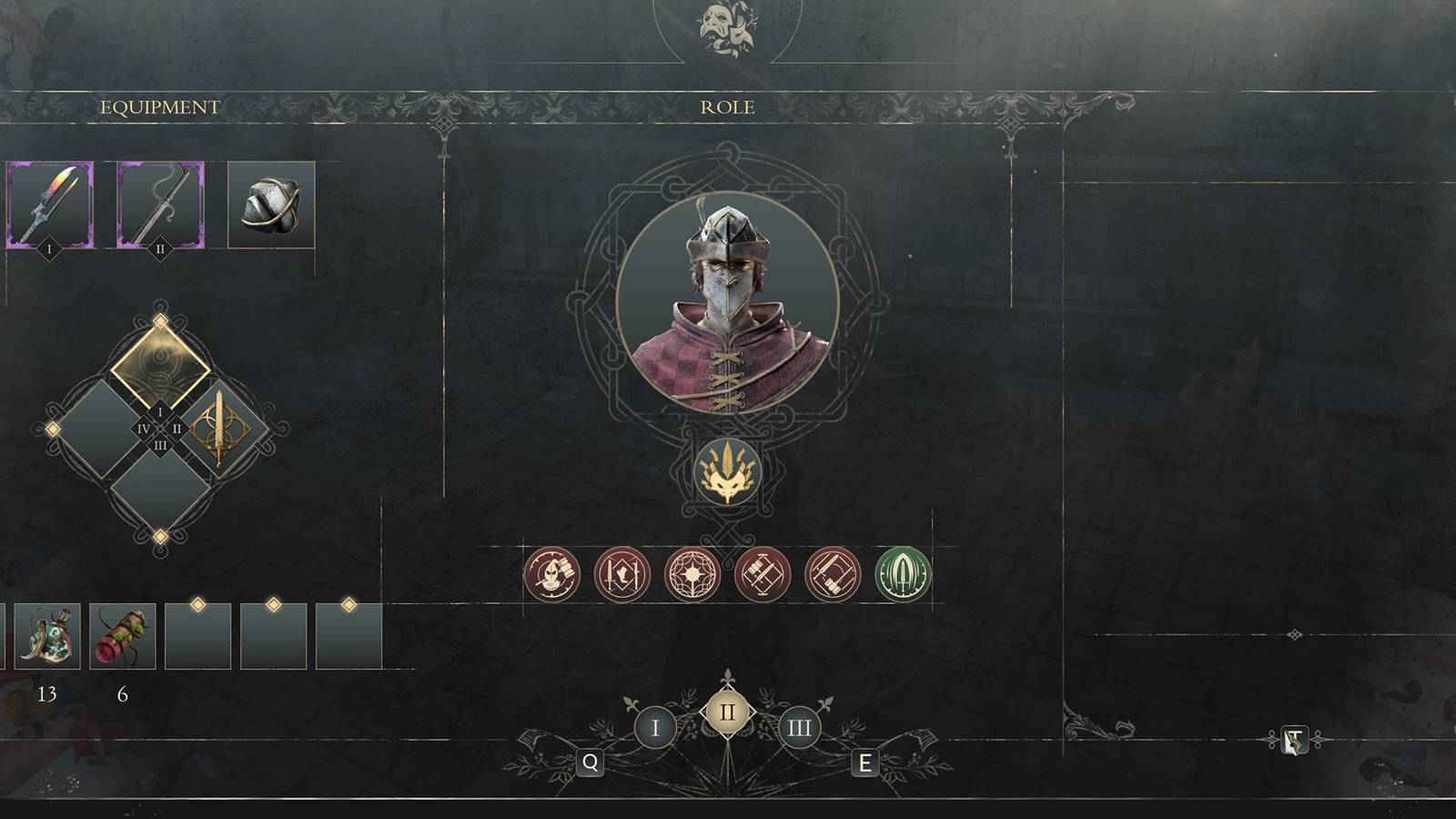The width and height of the screenshot is (1456, 819).
Task: Select the golden sword rune in the diamond grid
Action: click(218, 426)
